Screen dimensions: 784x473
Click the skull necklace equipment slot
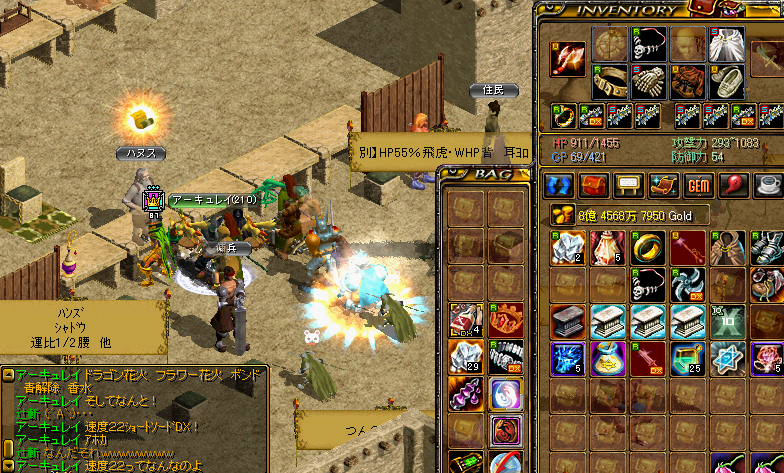pyautogui.click(x=649, y=44)
